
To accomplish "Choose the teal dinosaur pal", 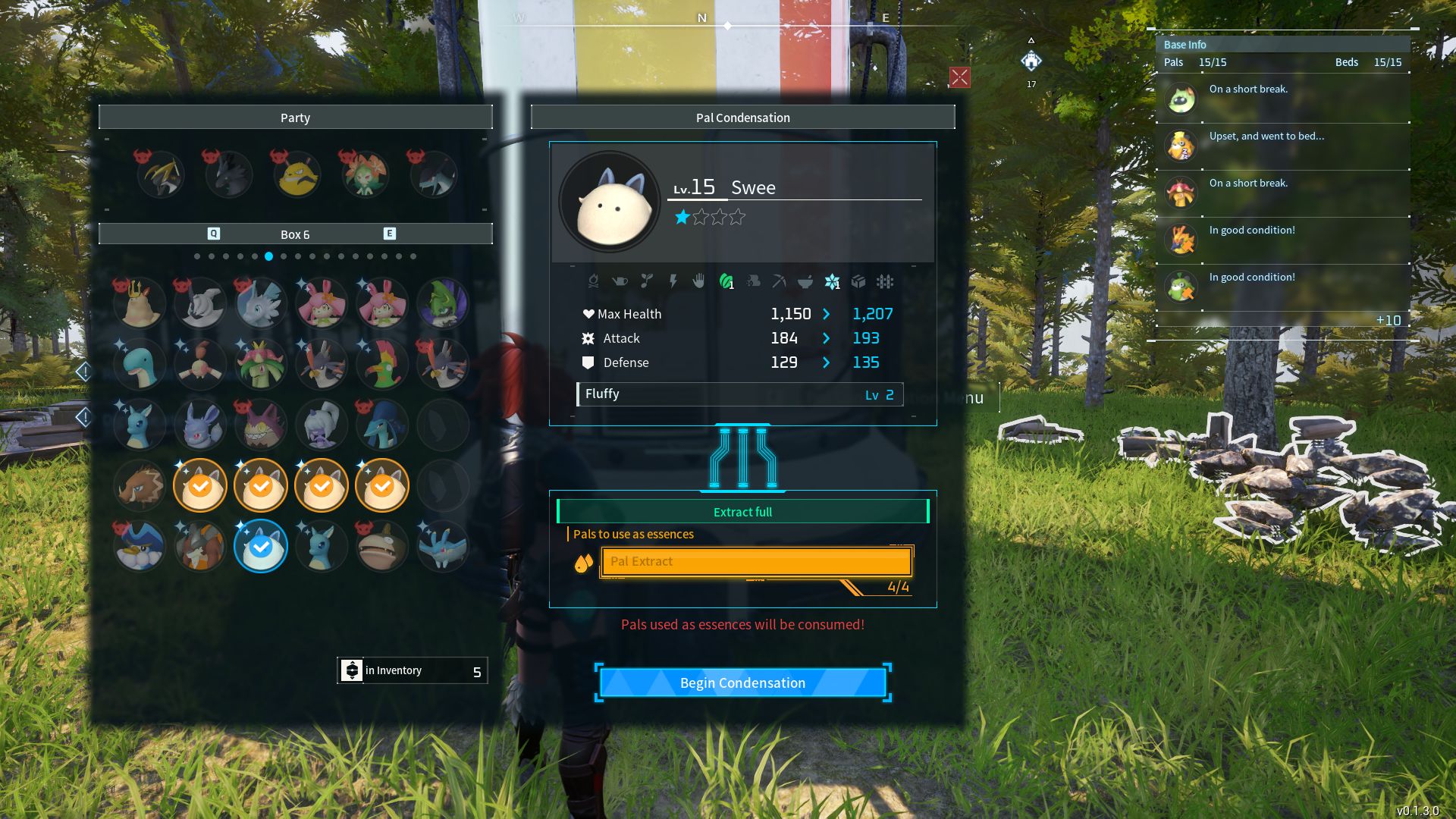I will coord(140,364).
